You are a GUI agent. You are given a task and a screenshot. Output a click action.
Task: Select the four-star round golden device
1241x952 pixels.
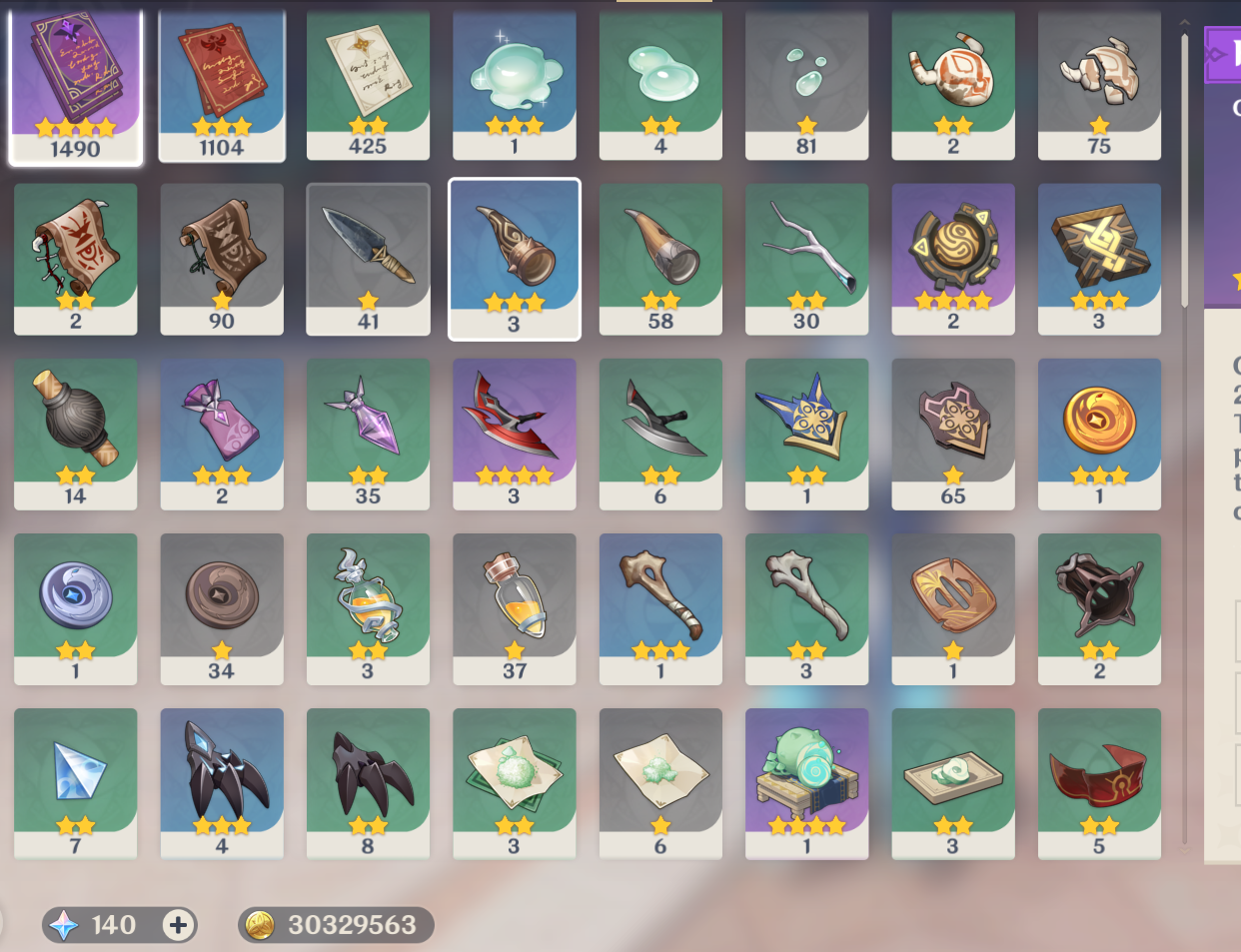pyautogui.click(x=953, y=258)
